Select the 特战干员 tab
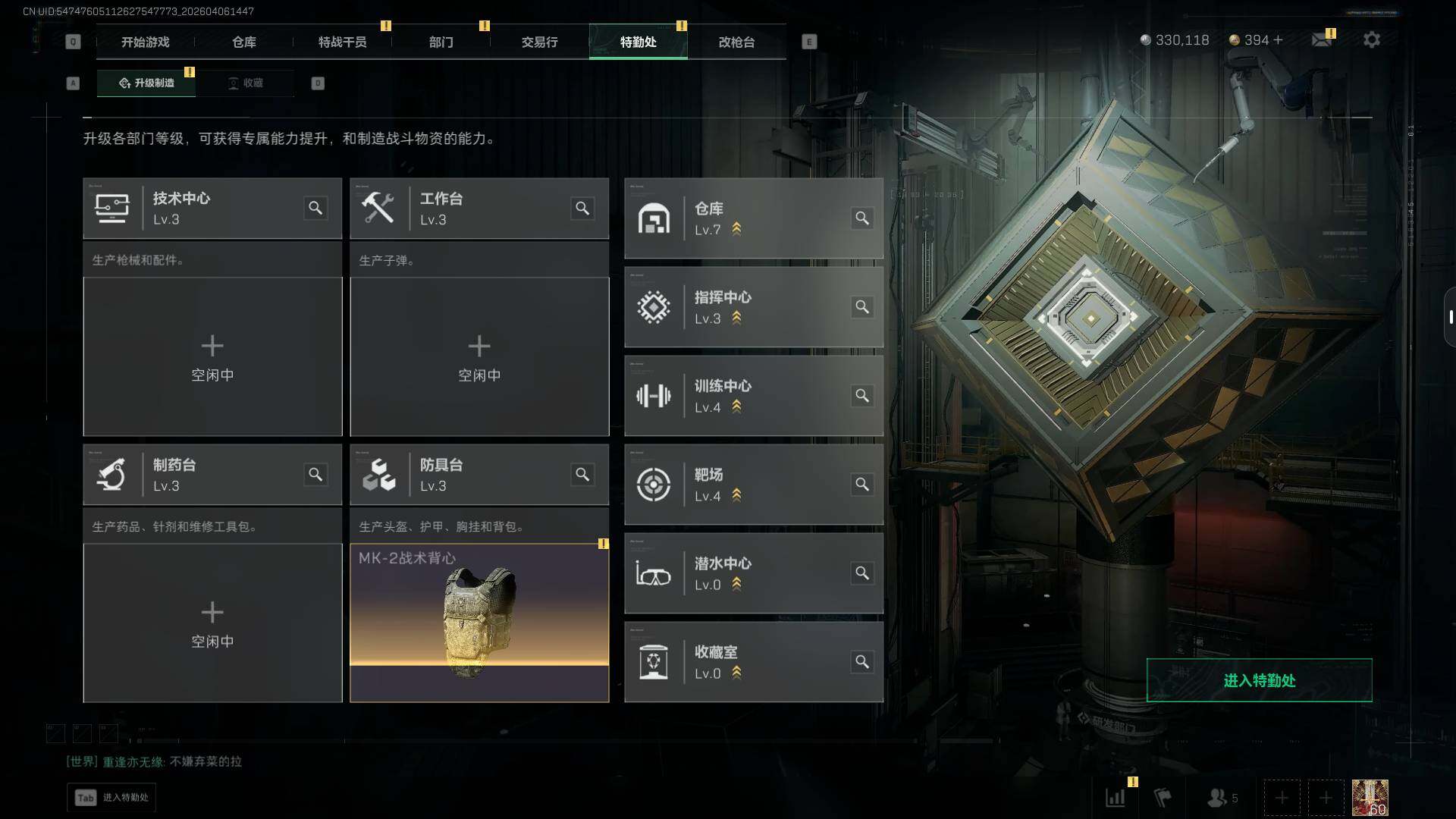 click(342, 42)
